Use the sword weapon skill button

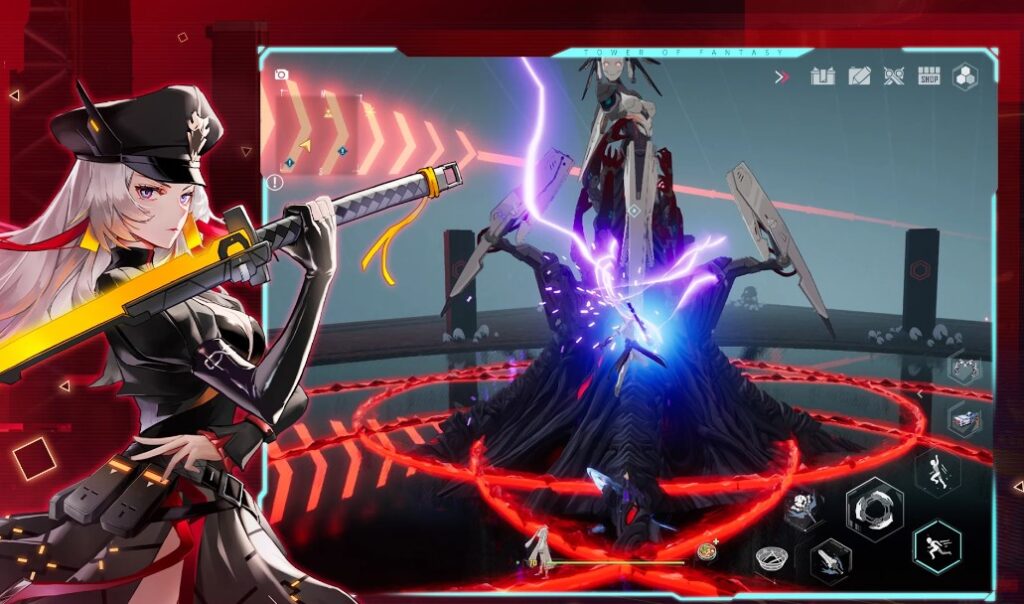point(830,560)
